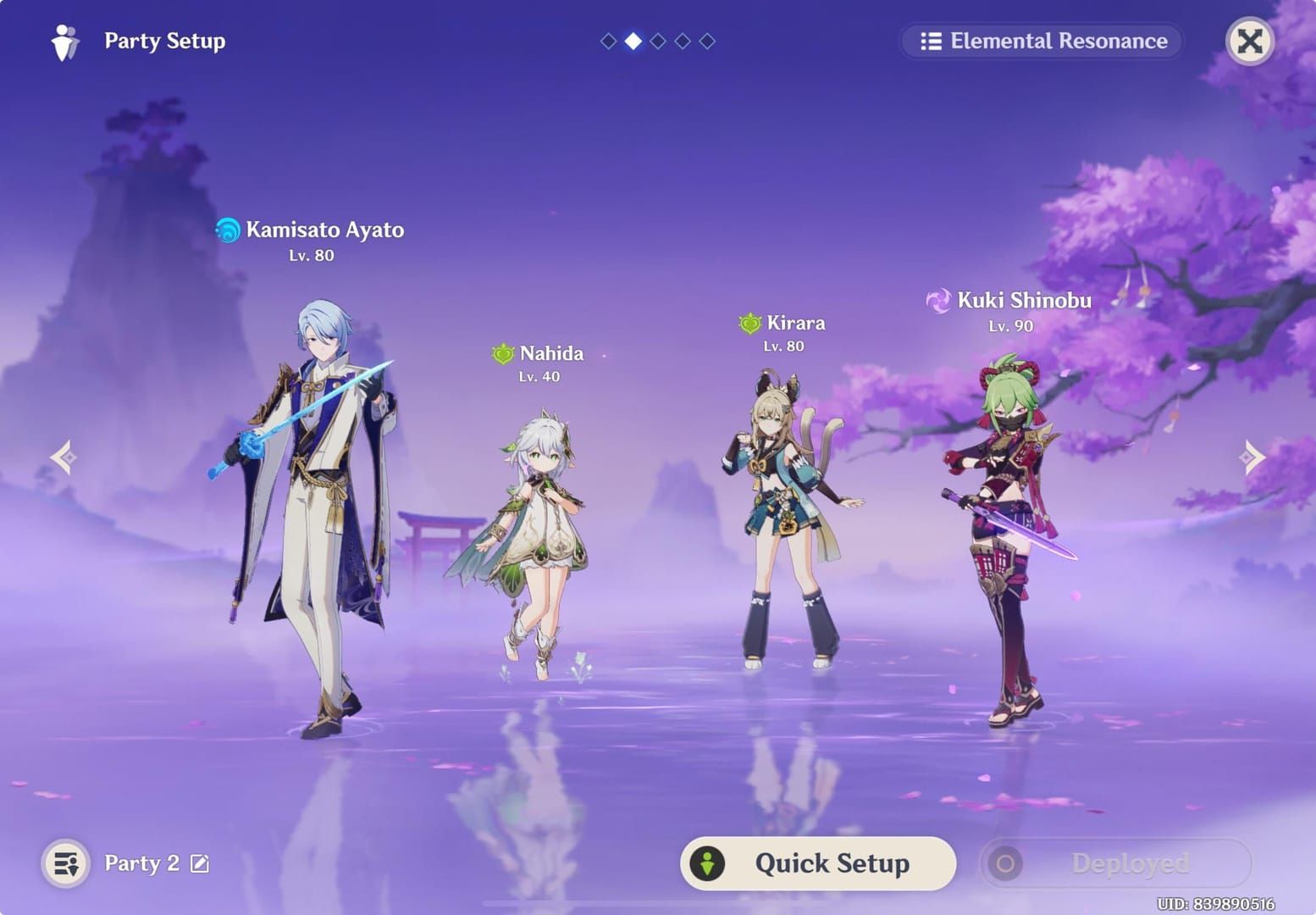Jump to the last party page dot

pyautogui.click(x=707, y=41)
